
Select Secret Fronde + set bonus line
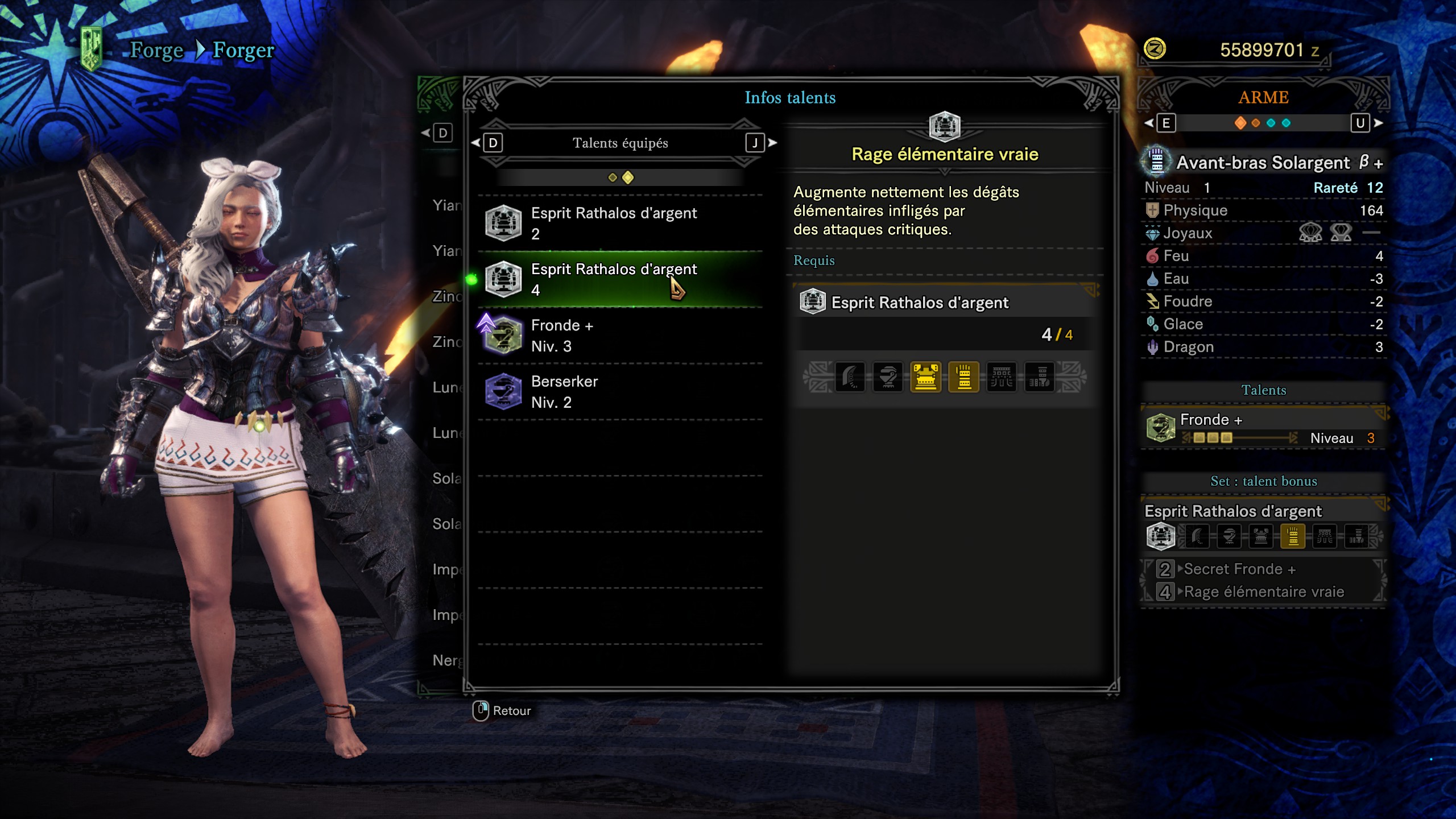pos(1239,569)
